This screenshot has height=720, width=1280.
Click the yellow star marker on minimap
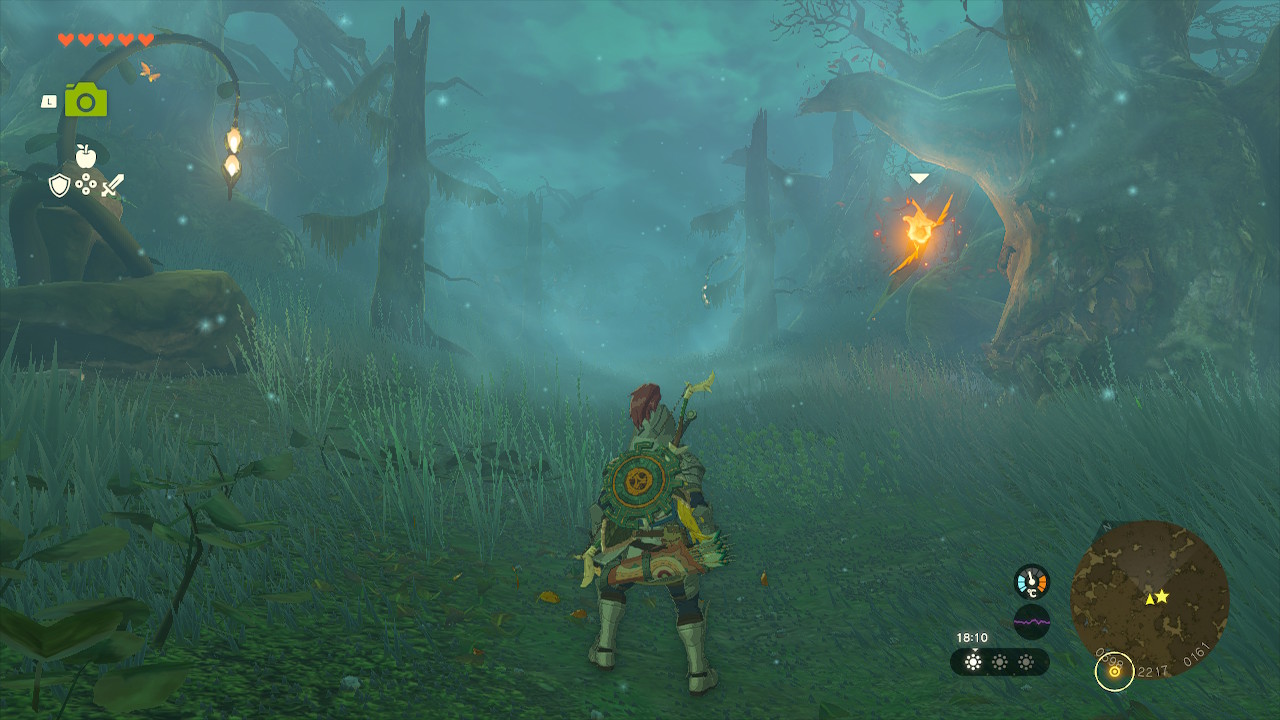[1162, 596]
